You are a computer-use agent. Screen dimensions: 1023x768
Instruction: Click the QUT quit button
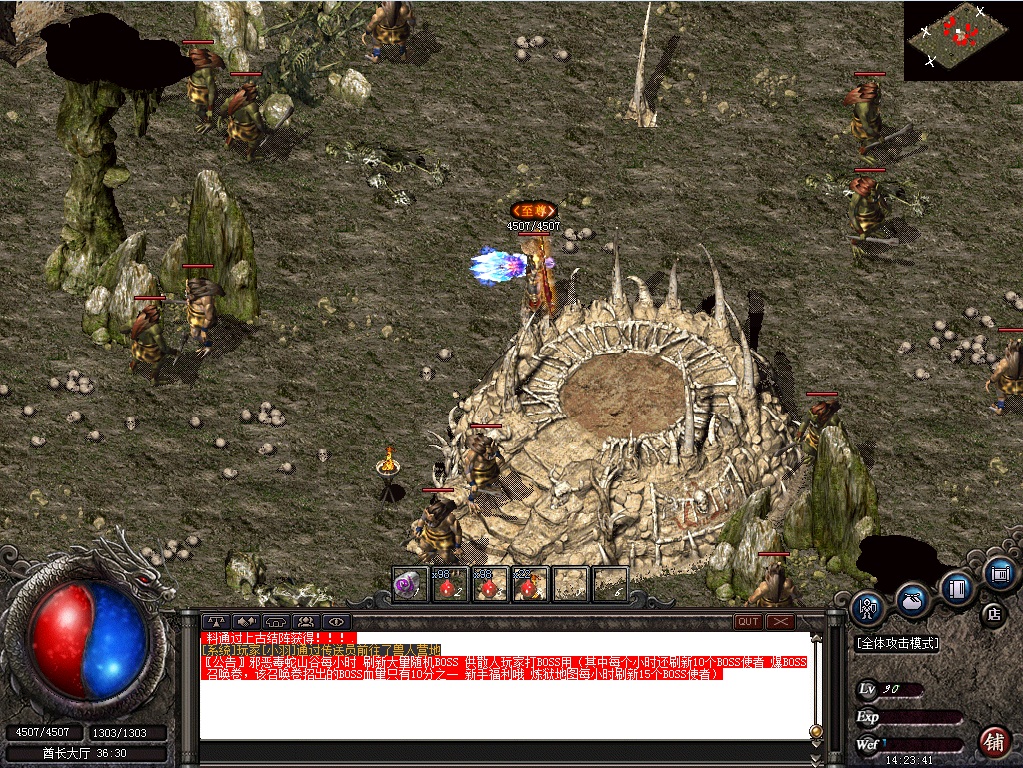click(x=748, y=621)
